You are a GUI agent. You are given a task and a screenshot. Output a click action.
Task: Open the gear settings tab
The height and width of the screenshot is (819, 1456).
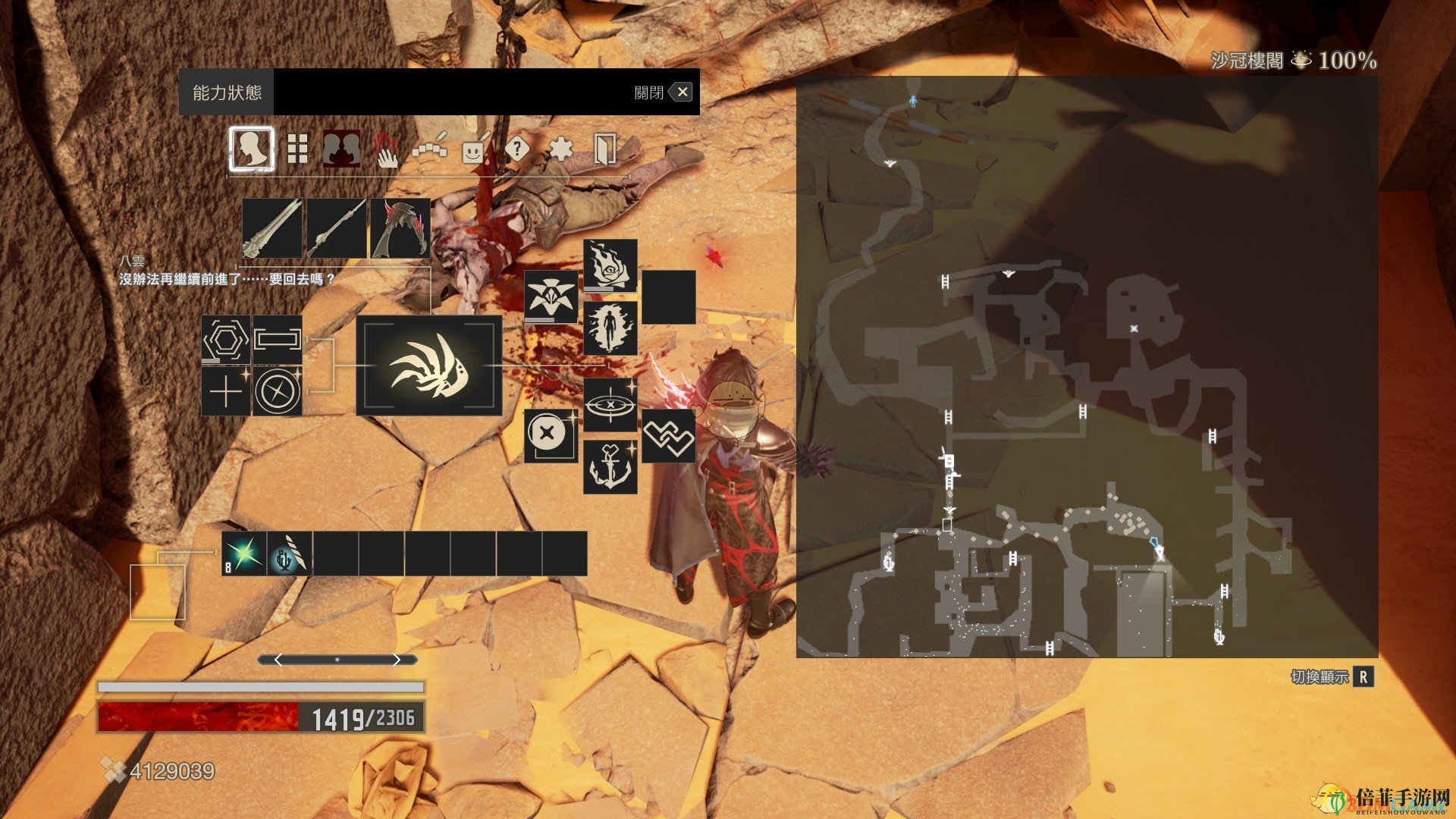click(x=560, y=149)
